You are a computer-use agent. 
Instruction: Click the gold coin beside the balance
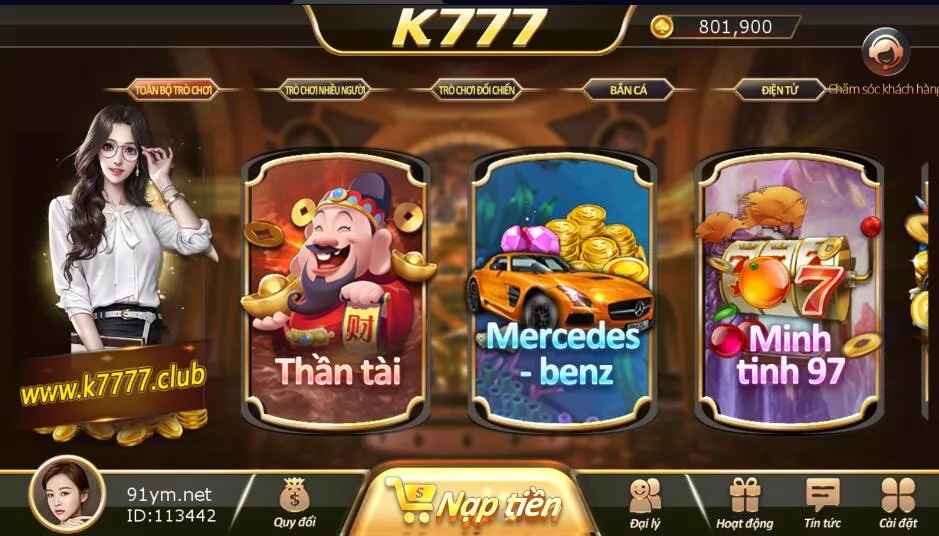tap(662, 27)
